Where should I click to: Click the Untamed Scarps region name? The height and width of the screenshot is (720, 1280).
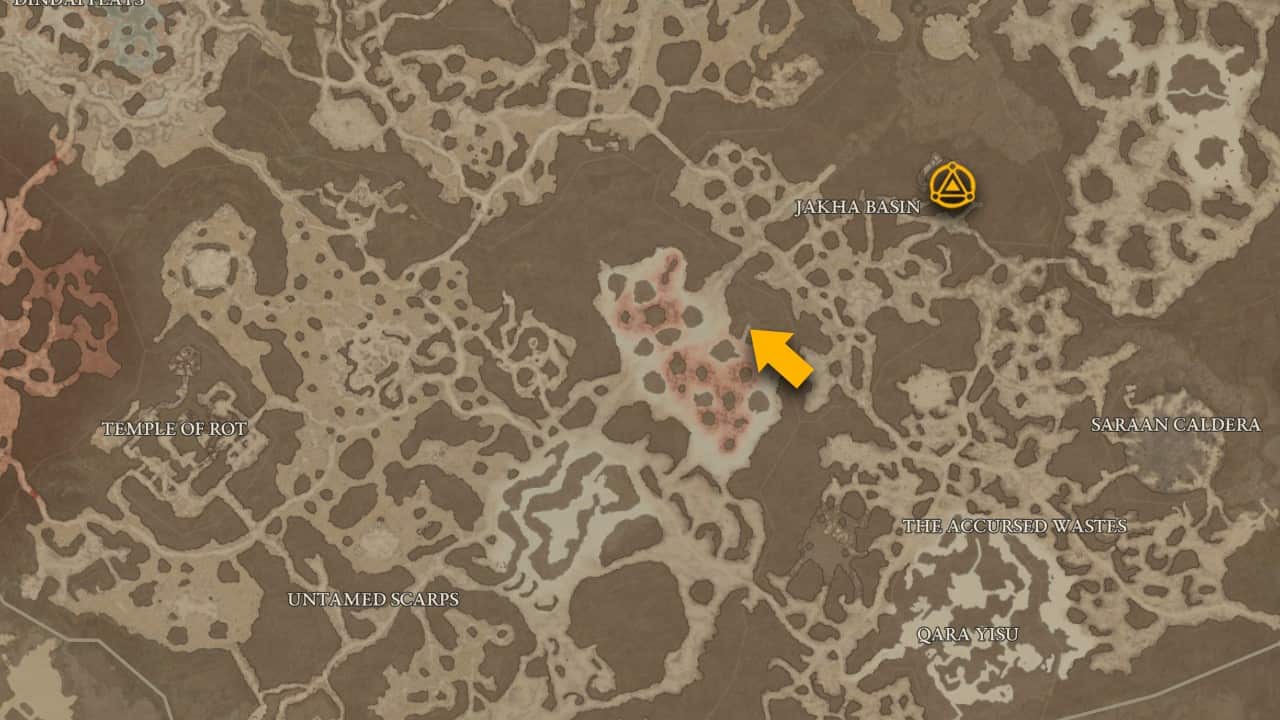[372, 600]
